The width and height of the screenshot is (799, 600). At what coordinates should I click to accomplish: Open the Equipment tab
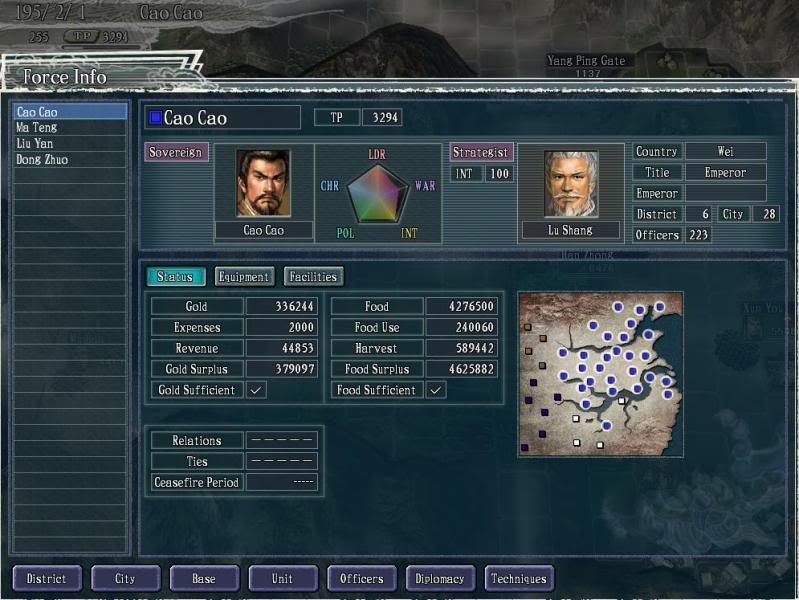244,277
